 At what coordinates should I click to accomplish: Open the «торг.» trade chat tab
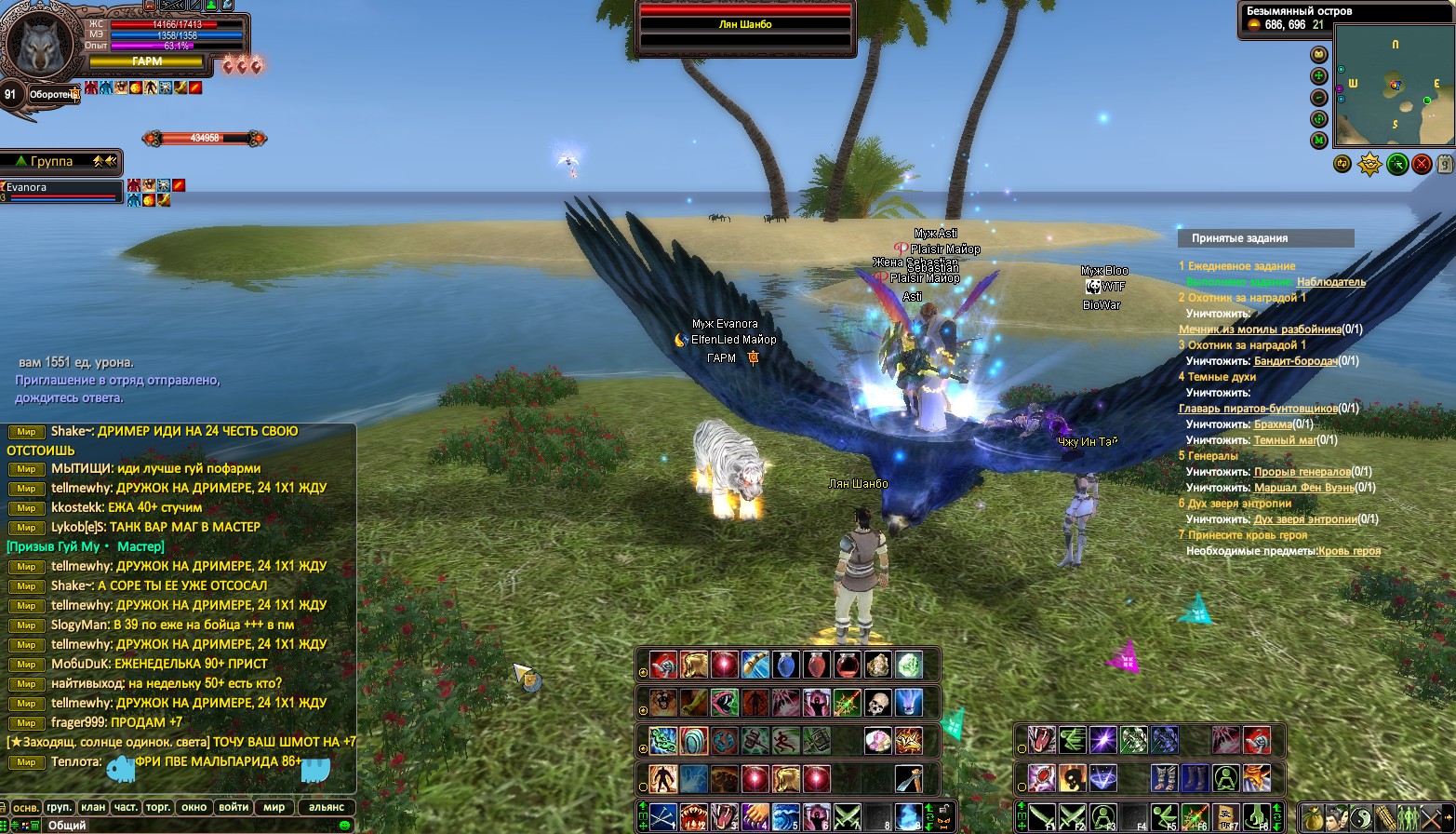point(158,807)
